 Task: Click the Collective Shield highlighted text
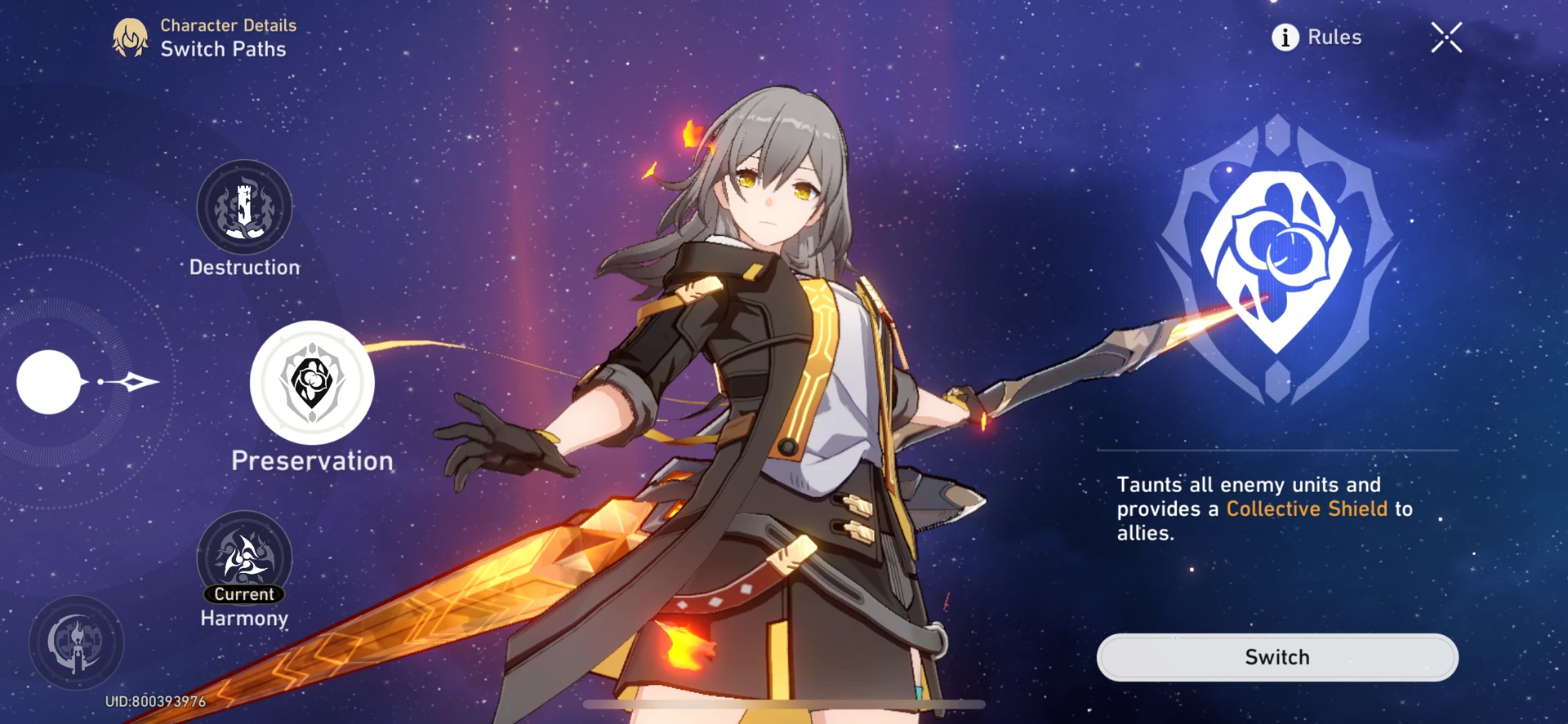tap(1307, 508)
